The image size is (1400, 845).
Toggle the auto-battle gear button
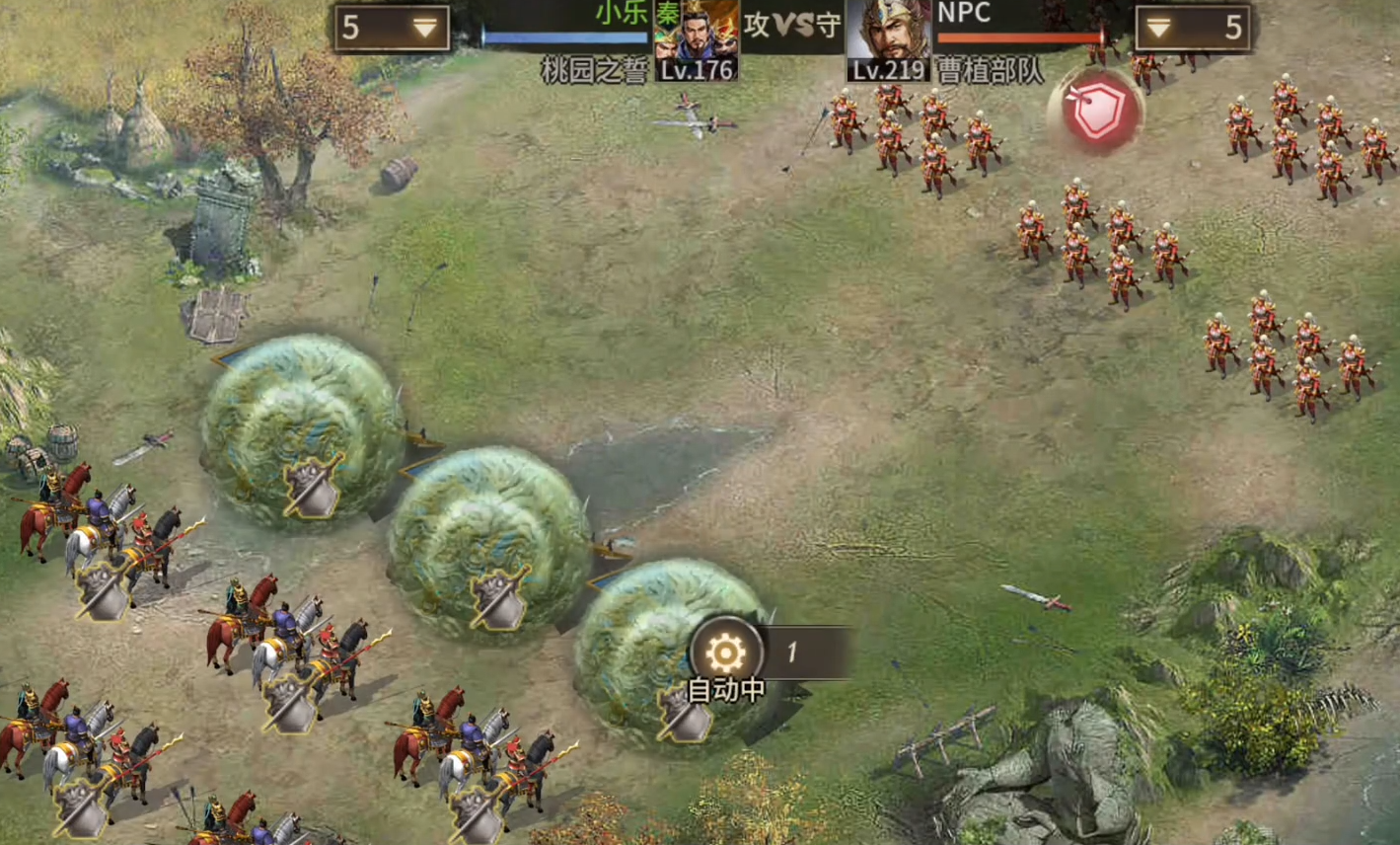(x=726, y=653)
